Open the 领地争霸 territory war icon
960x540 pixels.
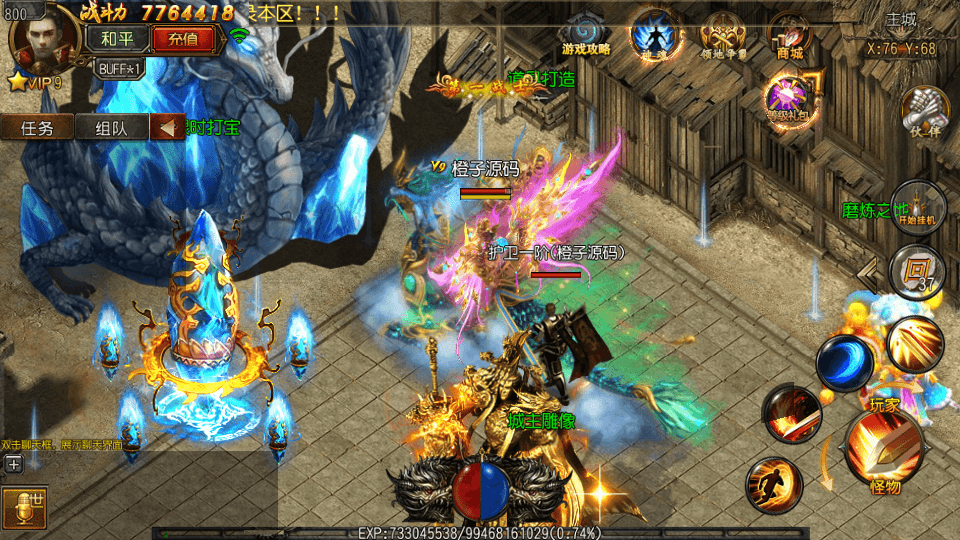click(724, 37)
